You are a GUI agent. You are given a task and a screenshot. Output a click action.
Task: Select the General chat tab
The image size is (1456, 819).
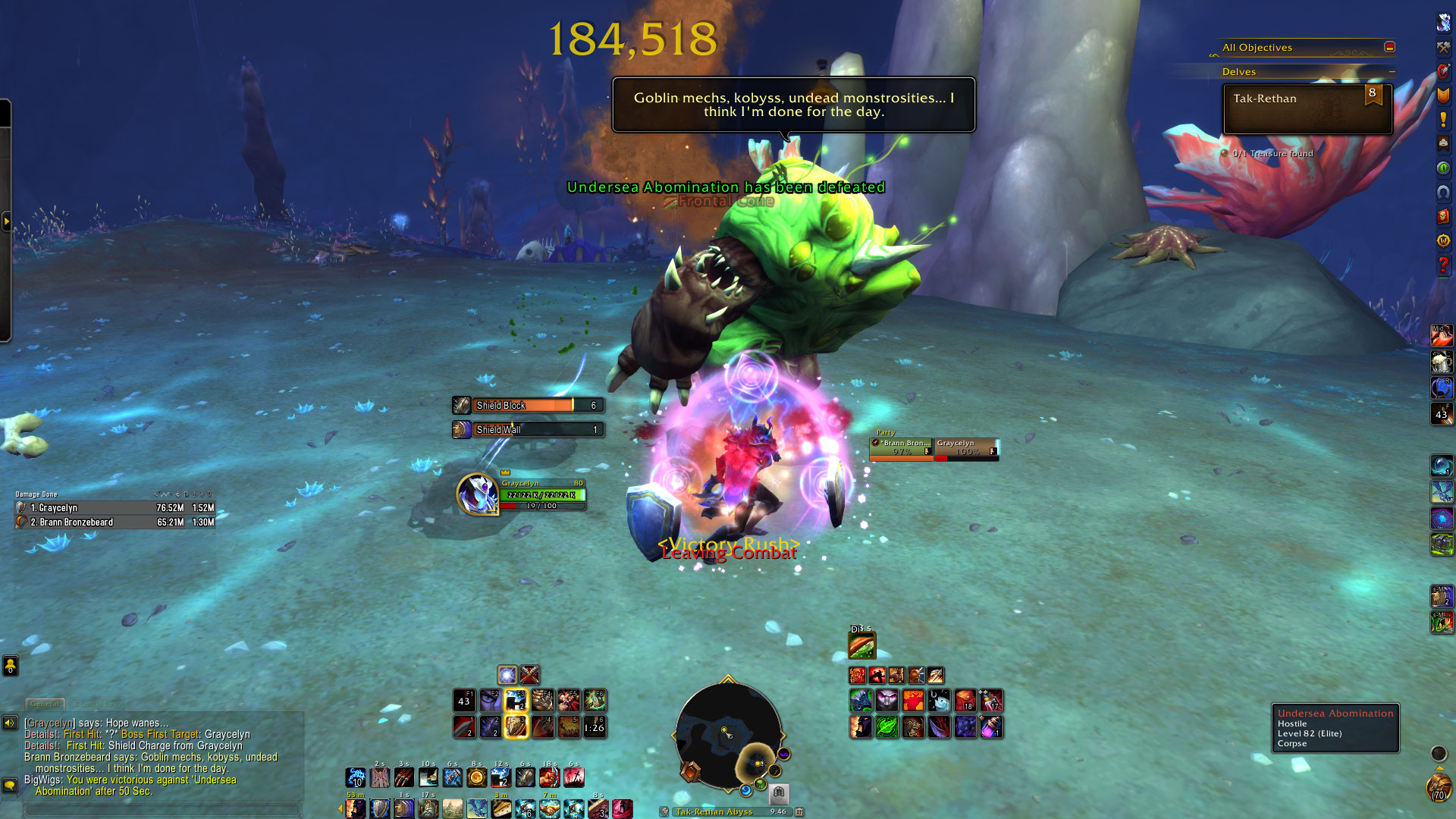(45, 704)
